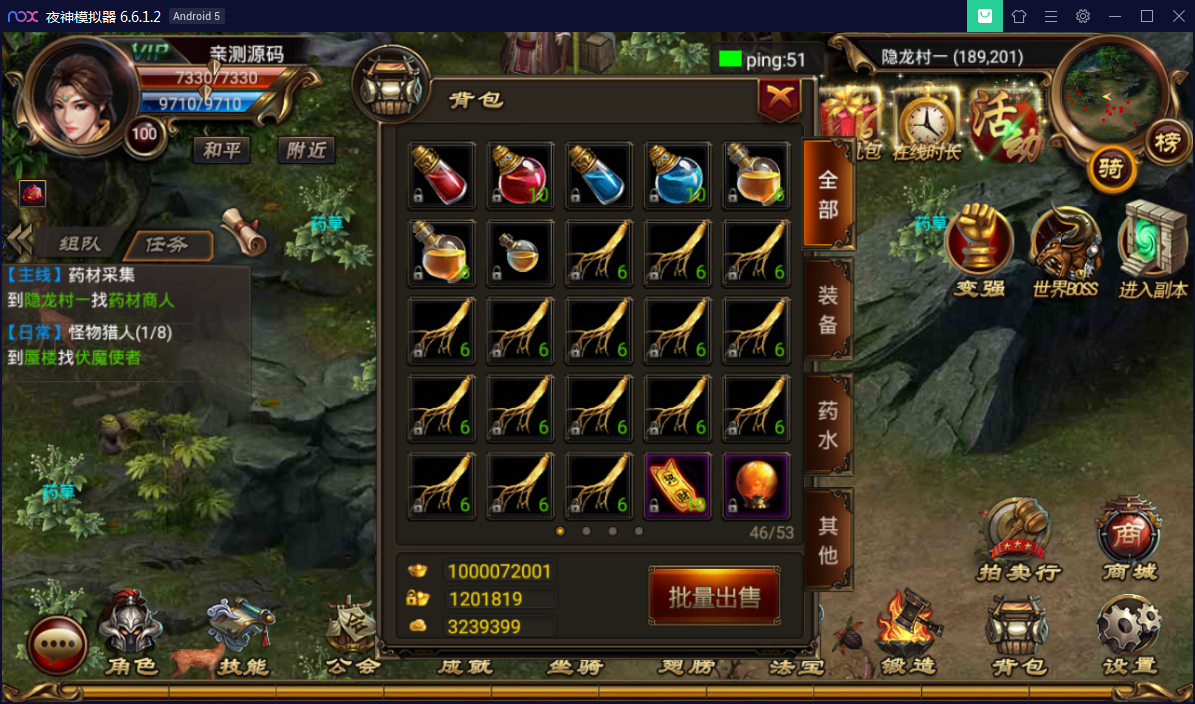
Task: Open the 拍卖行 auction house
Action: coord(1017,541)
